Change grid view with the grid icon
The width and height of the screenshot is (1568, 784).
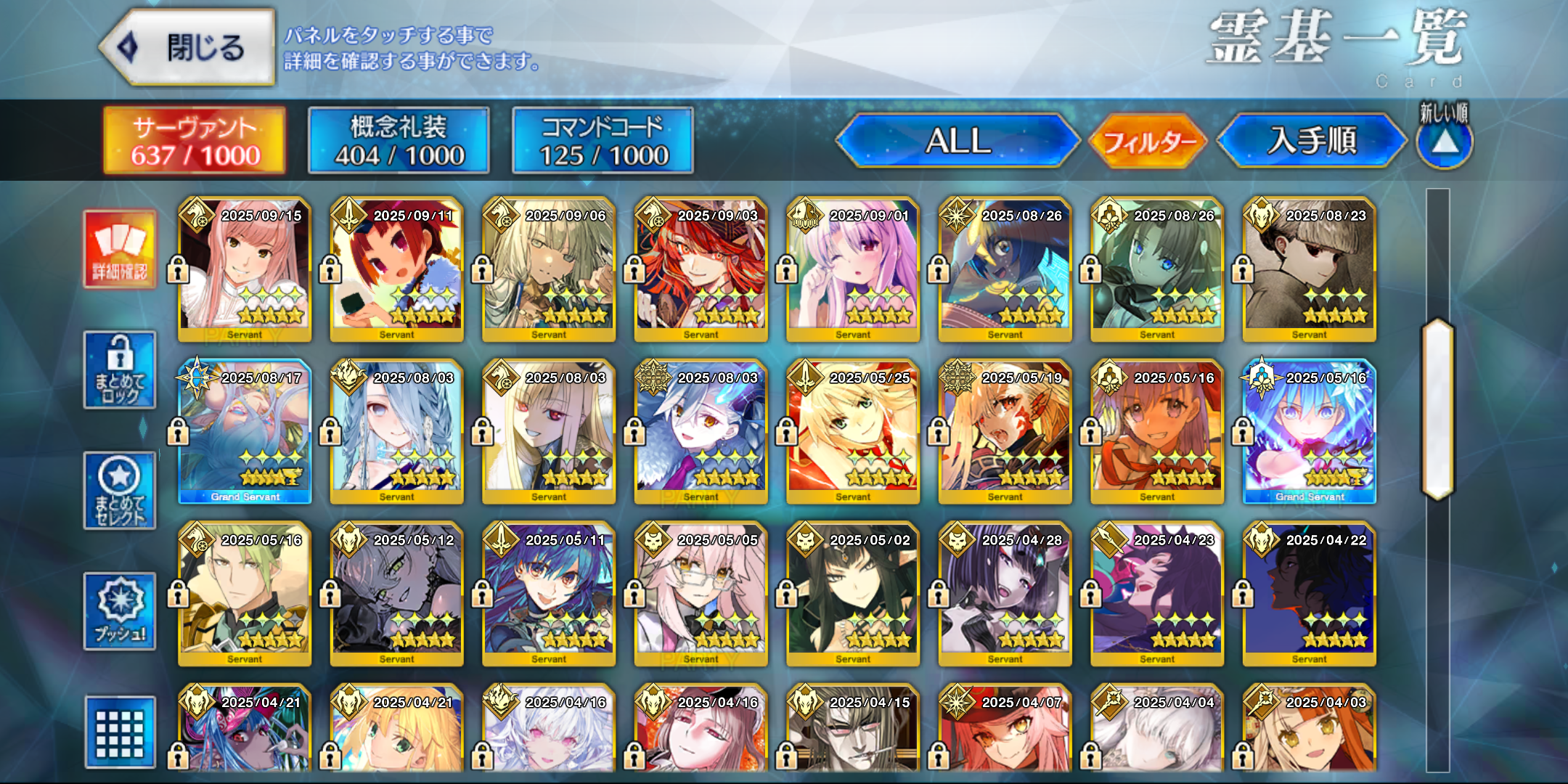click(120, 732)
